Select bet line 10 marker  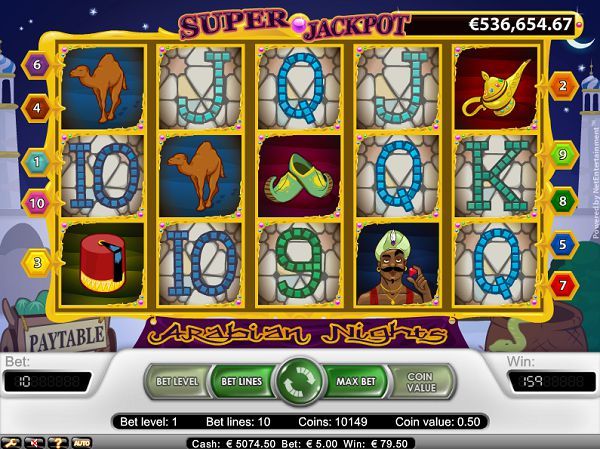[x=38, y=203]
